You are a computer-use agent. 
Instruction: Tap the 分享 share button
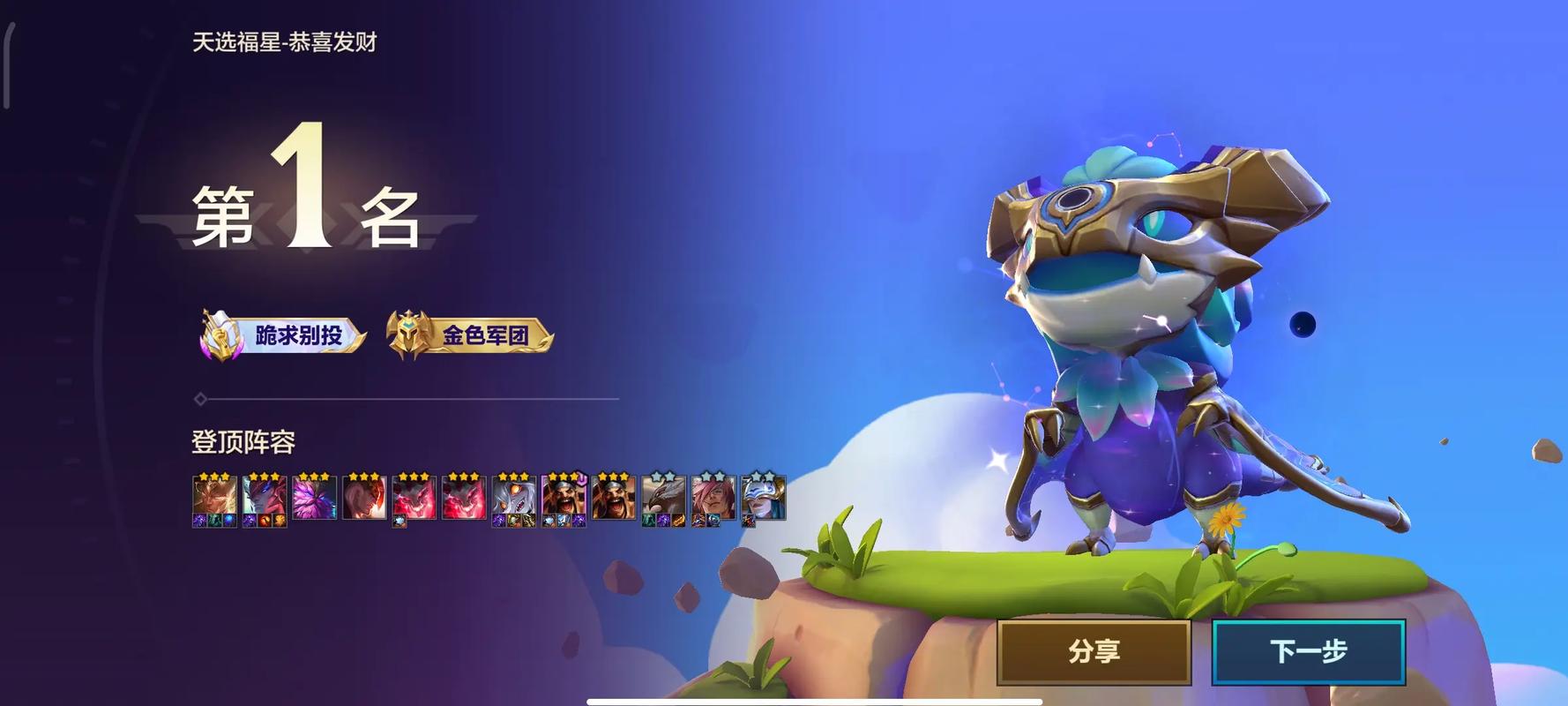coord(1094,651)
